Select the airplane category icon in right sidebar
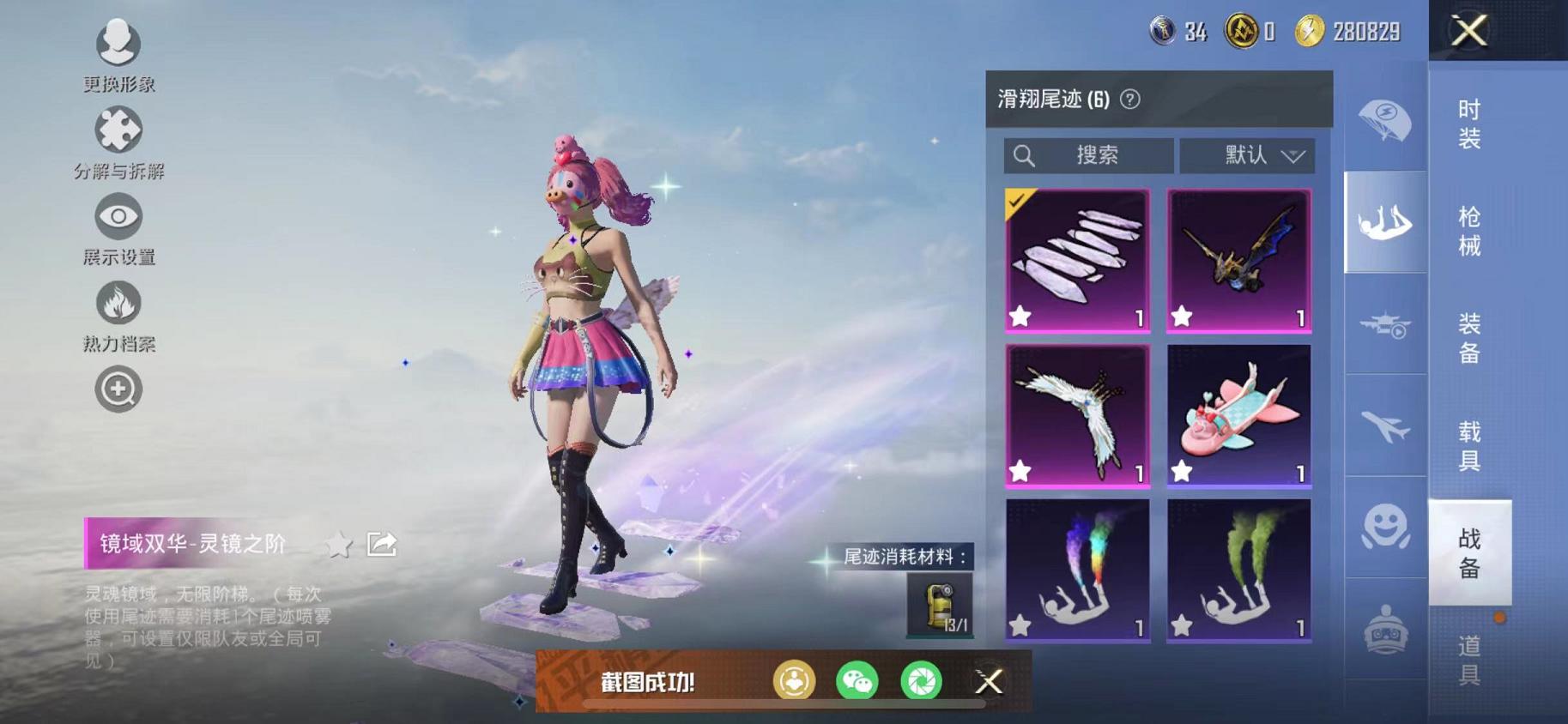 click(x=1385, y=426)
